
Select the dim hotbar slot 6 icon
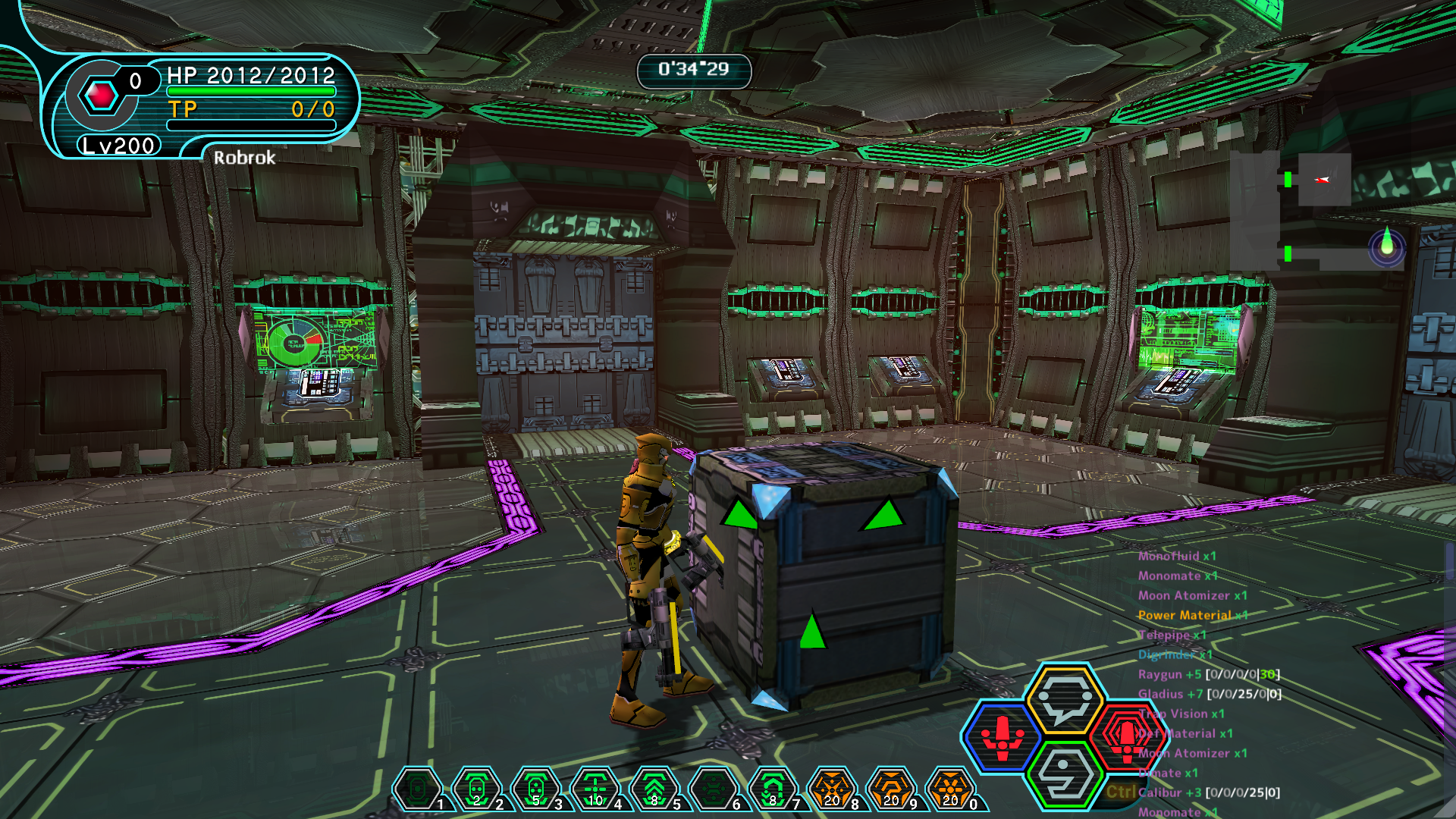click(x=714, y=789)
